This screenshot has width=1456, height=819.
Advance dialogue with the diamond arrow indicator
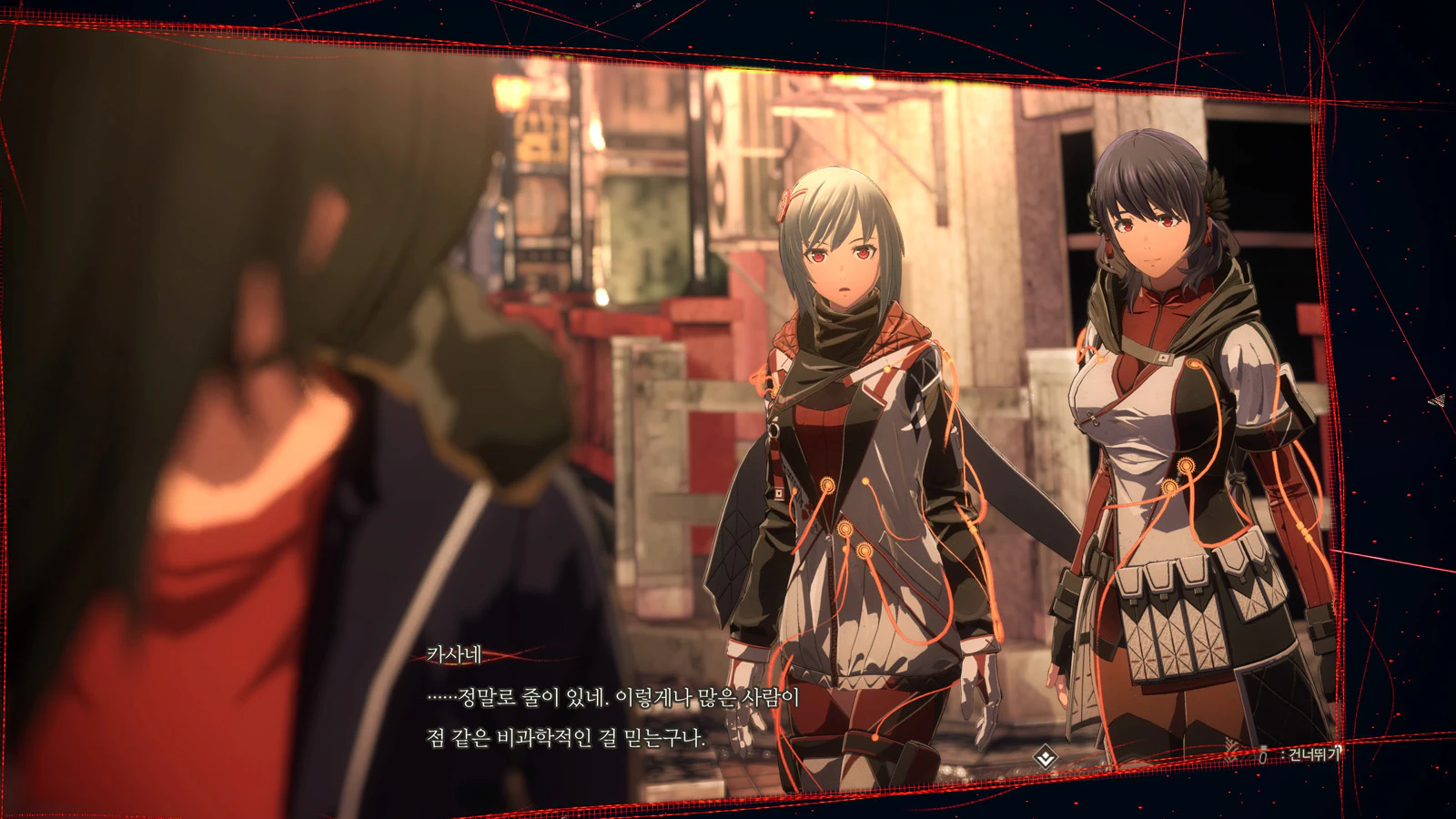(x=1046, y=756)
